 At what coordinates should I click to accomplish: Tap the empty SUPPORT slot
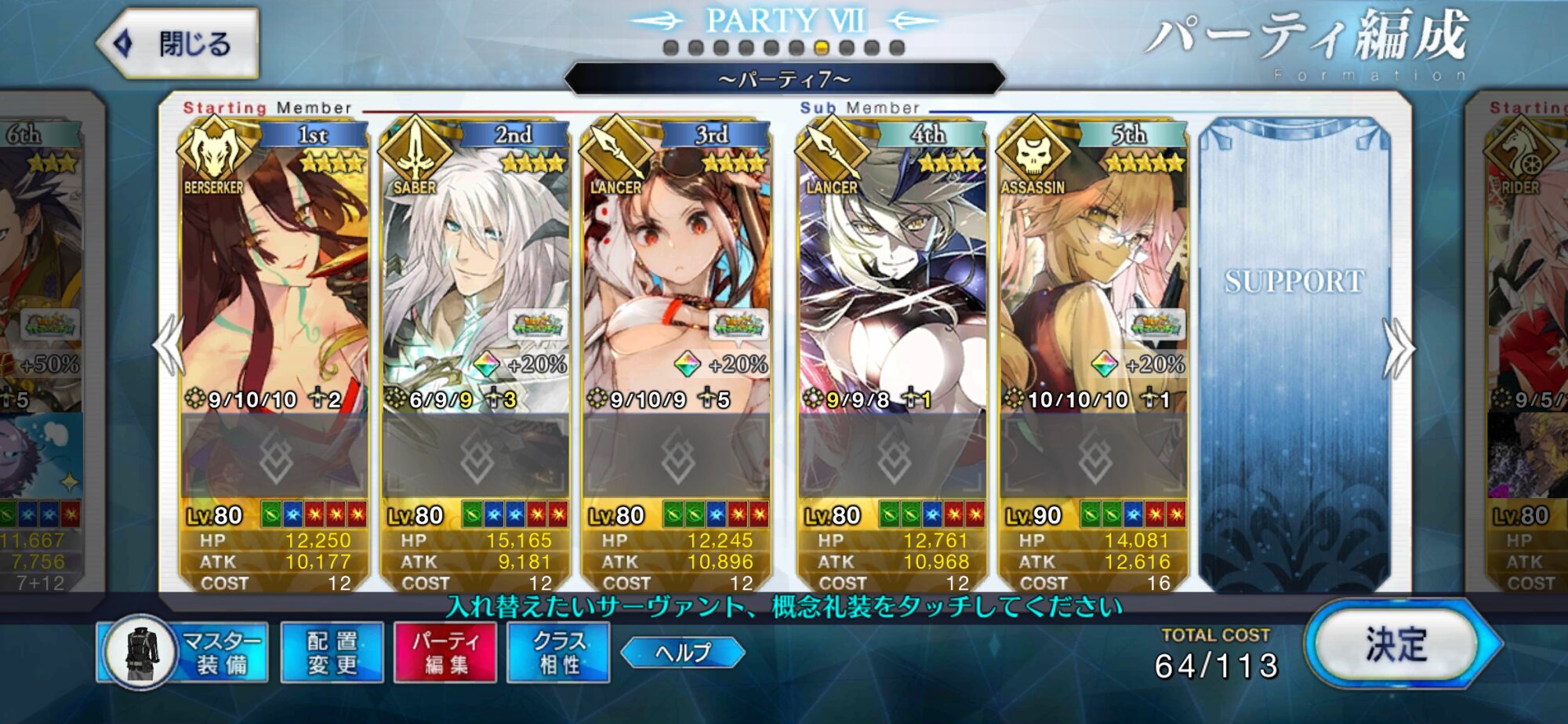click(1294, 353)
